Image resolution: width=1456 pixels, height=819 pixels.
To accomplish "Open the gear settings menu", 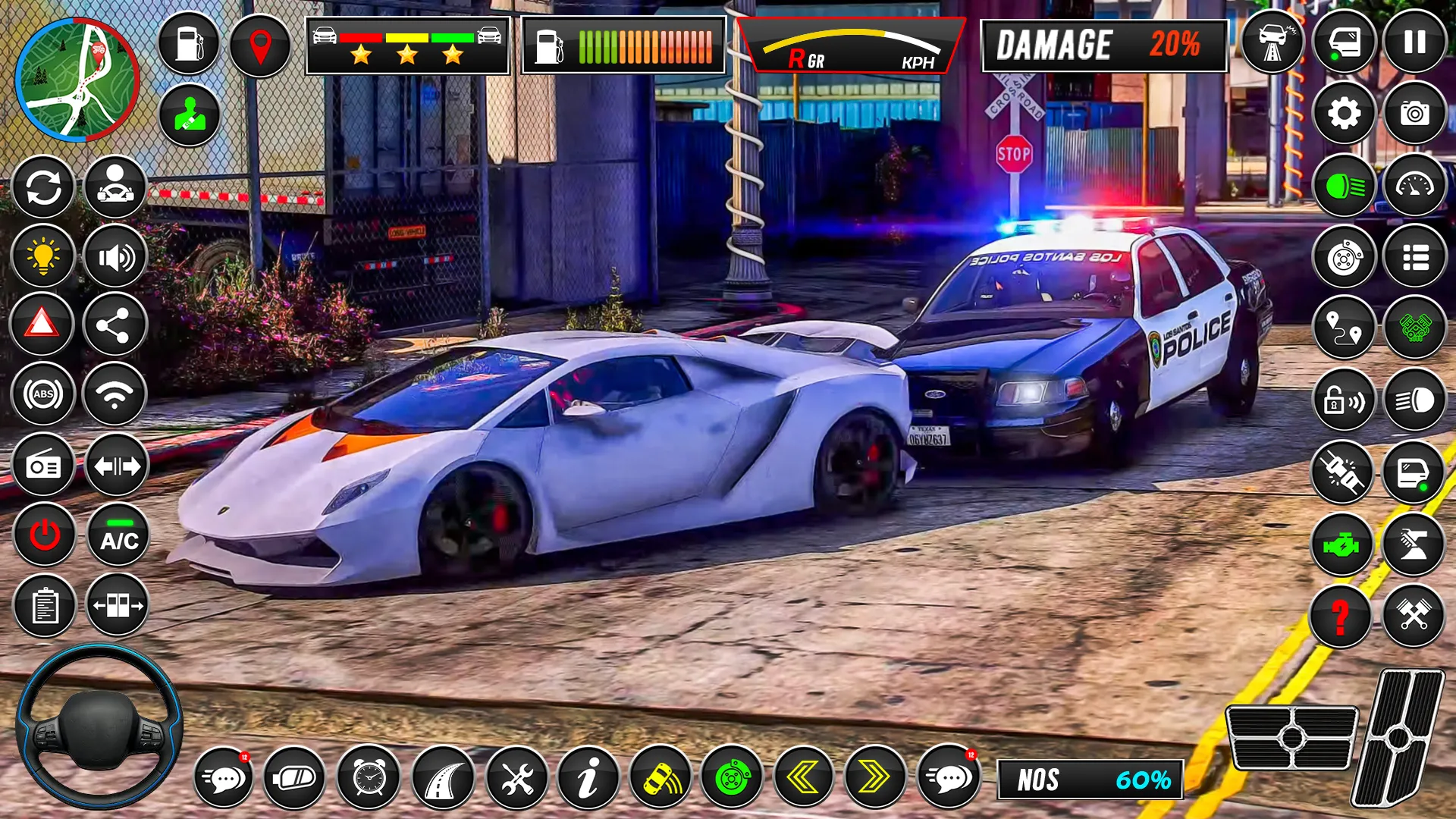I will (1344, 114).
